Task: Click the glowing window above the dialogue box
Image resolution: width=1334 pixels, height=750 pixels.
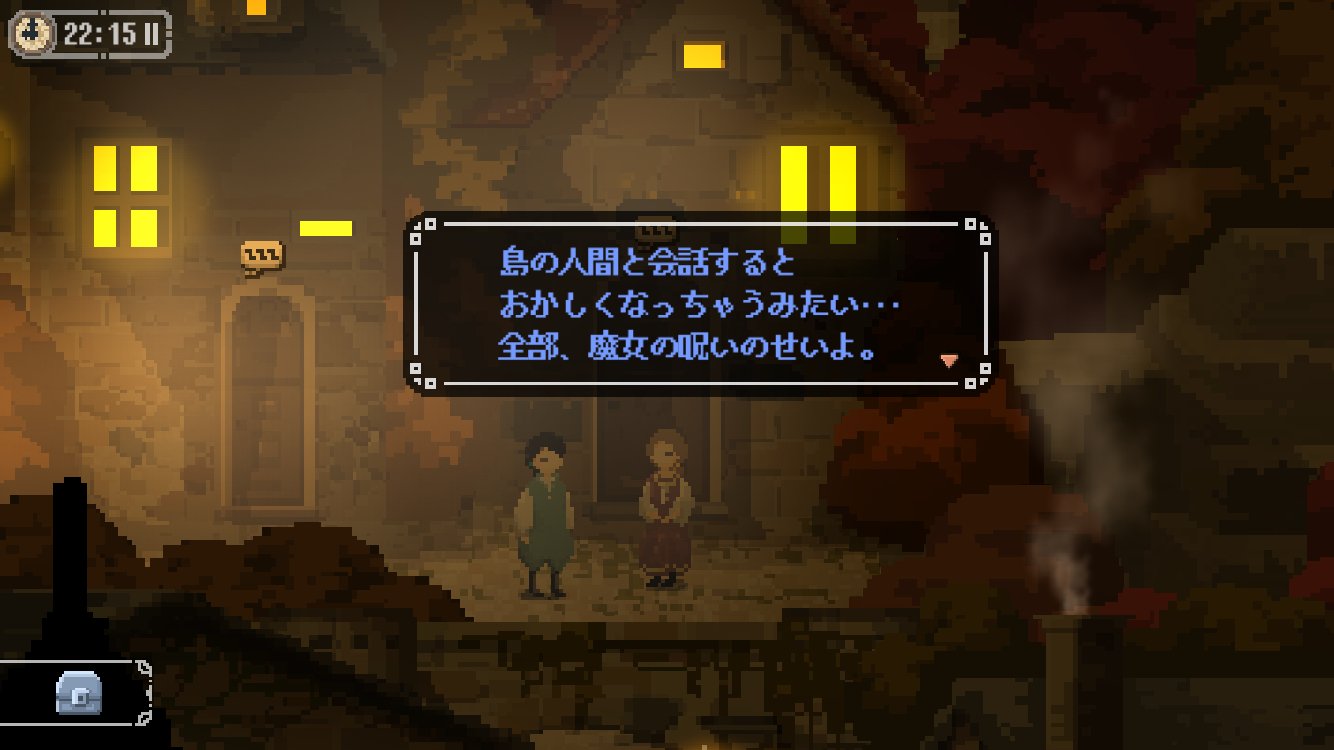Action: pos(702,55)
